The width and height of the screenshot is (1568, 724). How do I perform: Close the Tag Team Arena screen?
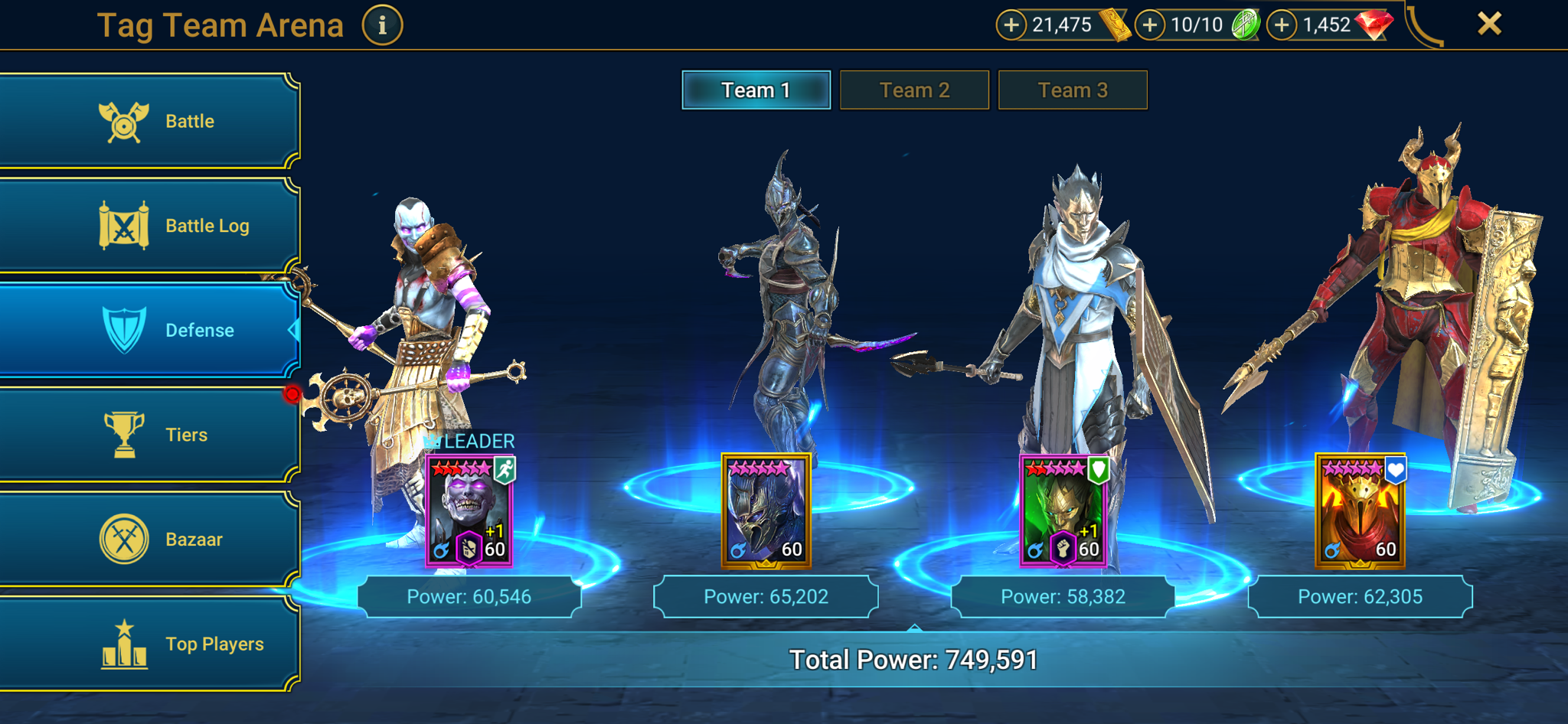1489,24
